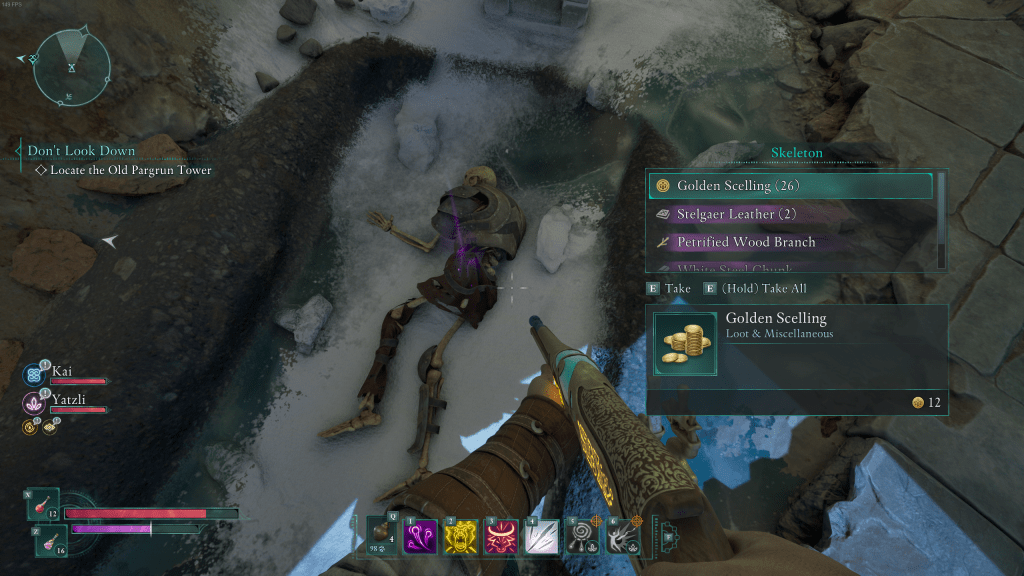The height and width of the screenshot is (576, 1024).
Task: Click the Golden Scelling coin stack thumbnail
Action: click(685, 343)
